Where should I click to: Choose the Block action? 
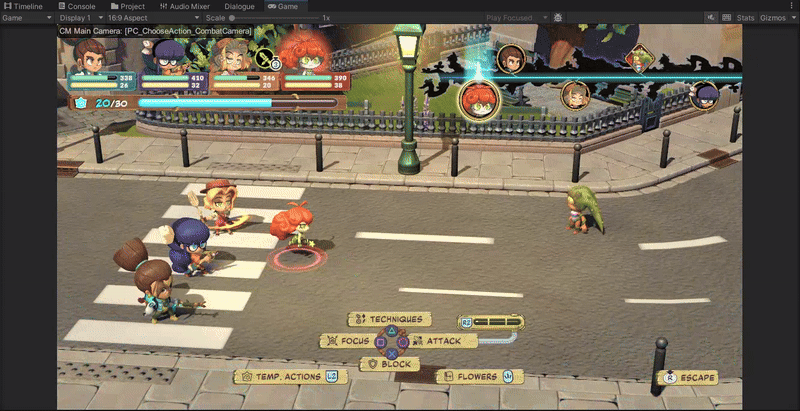pyautogui.click(x=390, y=364)
